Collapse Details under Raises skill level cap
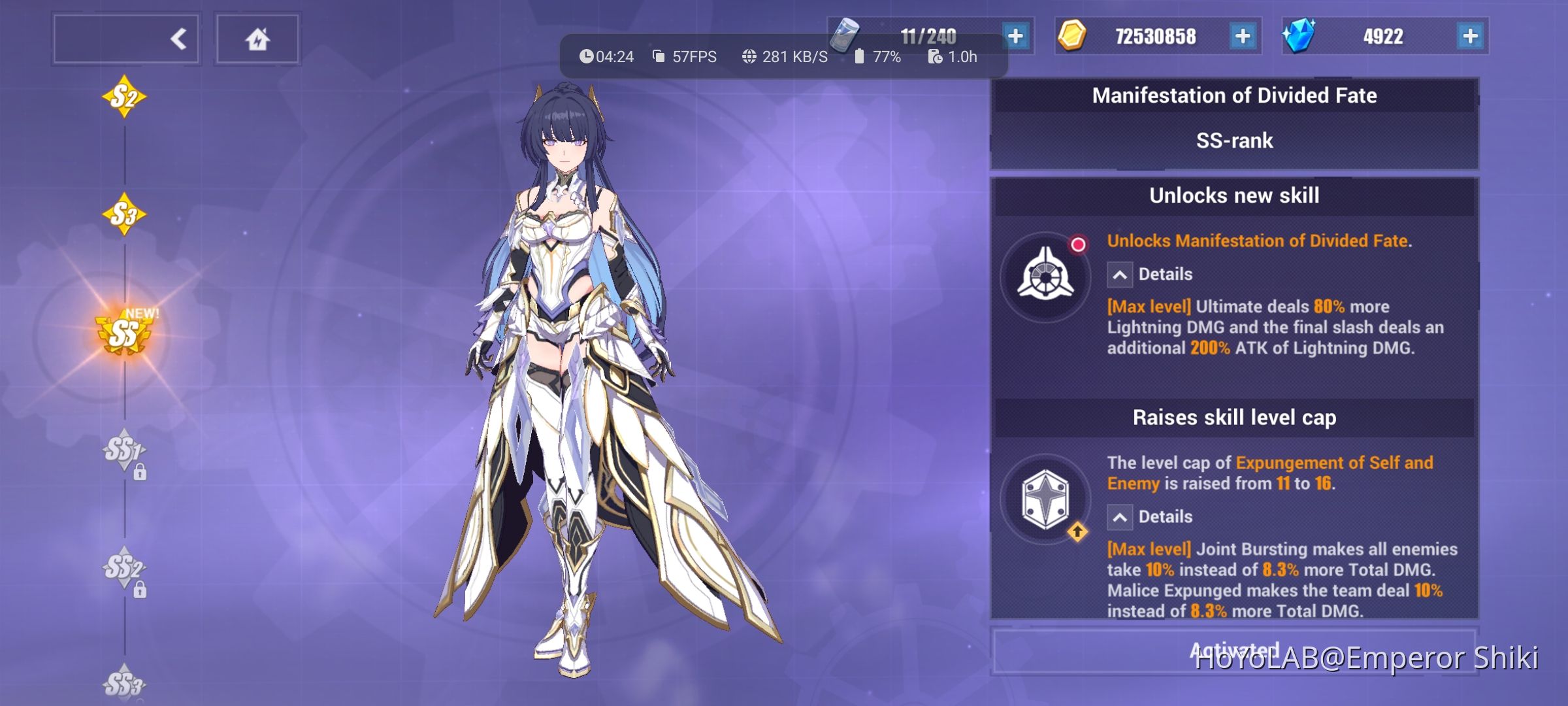Viewport: 1568px width, 706px height. 1120,516
